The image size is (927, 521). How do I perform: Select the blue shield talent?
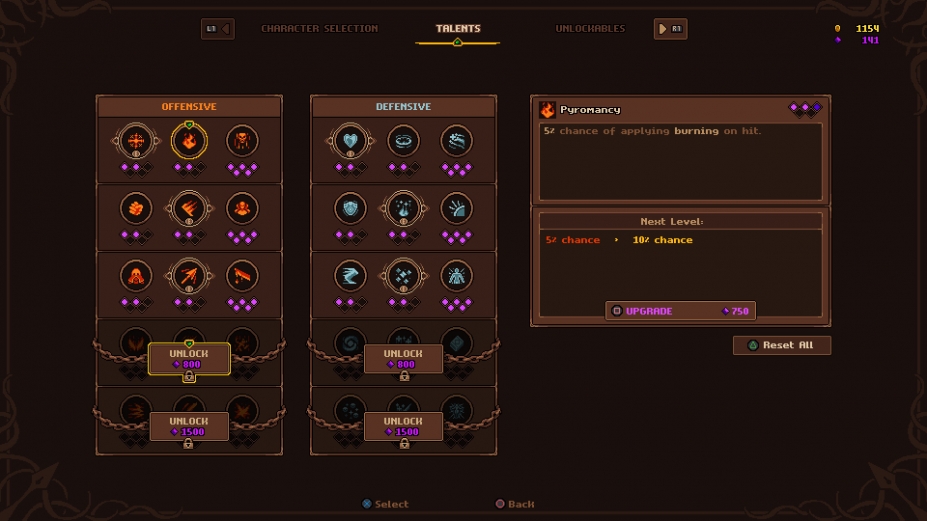(x=350, y=209)
